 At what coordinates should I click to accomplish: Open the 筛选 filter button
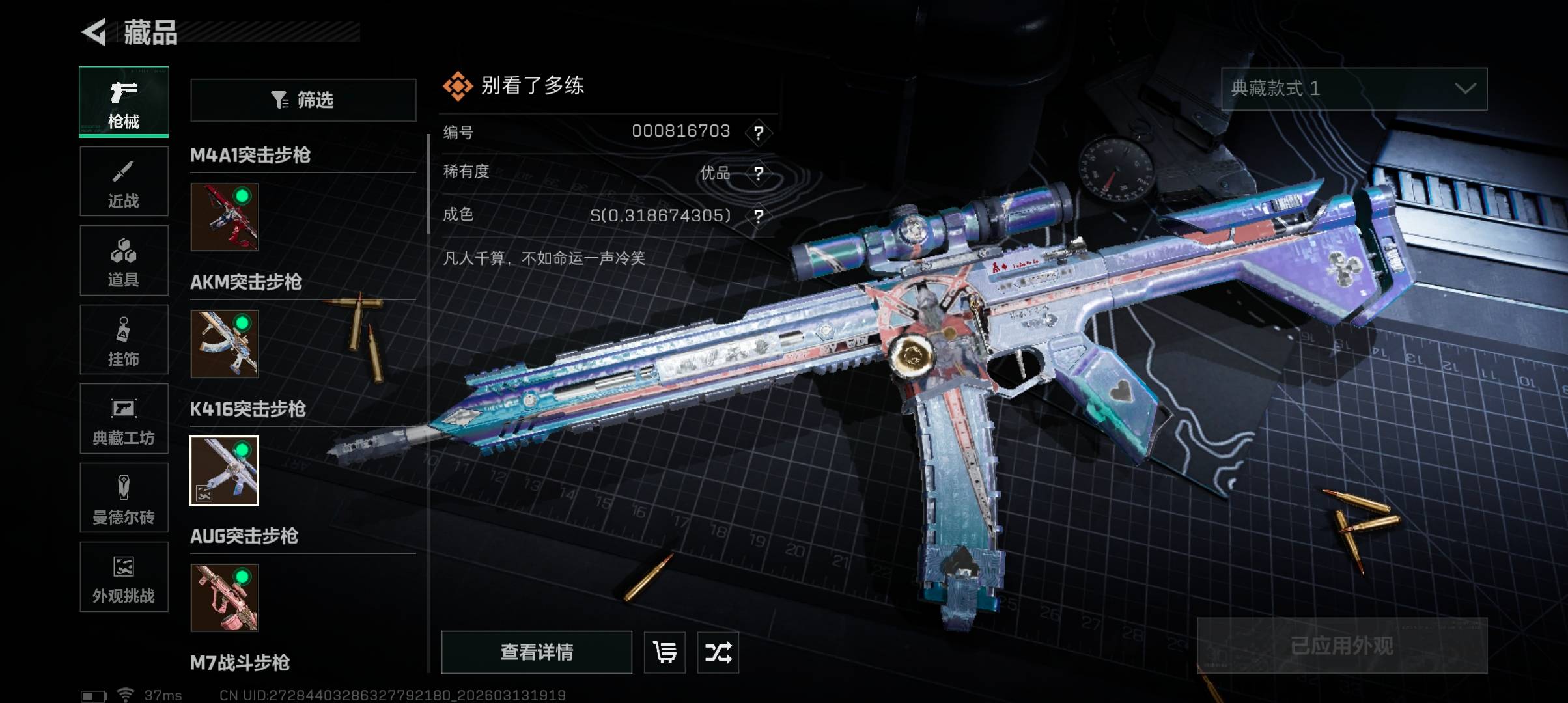click(x=303, y=100)
